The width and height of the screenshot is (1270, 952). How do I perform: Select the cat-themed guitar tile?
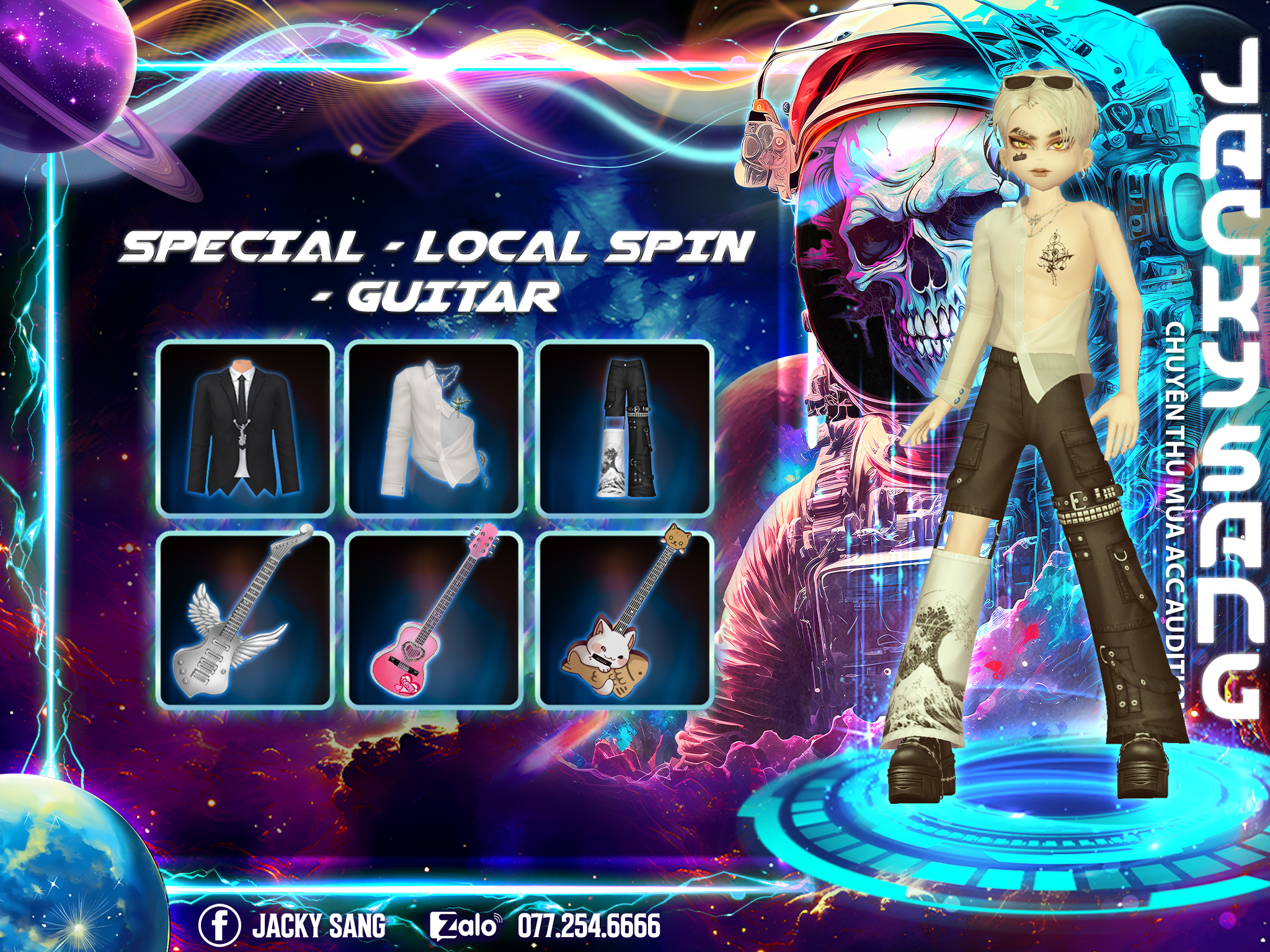click(624, 619)
